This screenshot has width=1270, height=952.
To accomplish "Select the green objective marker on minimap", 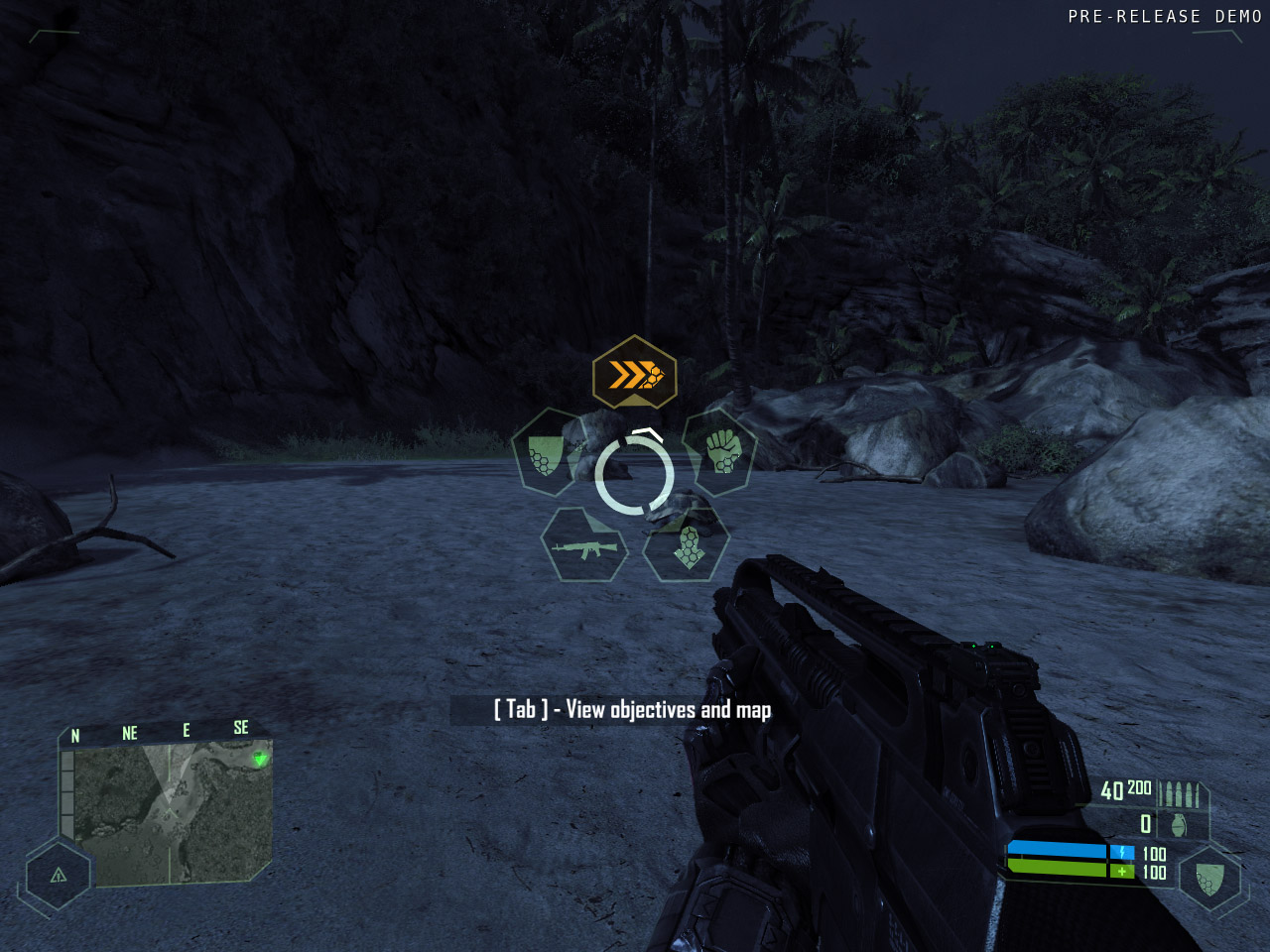I will point(260,759).
